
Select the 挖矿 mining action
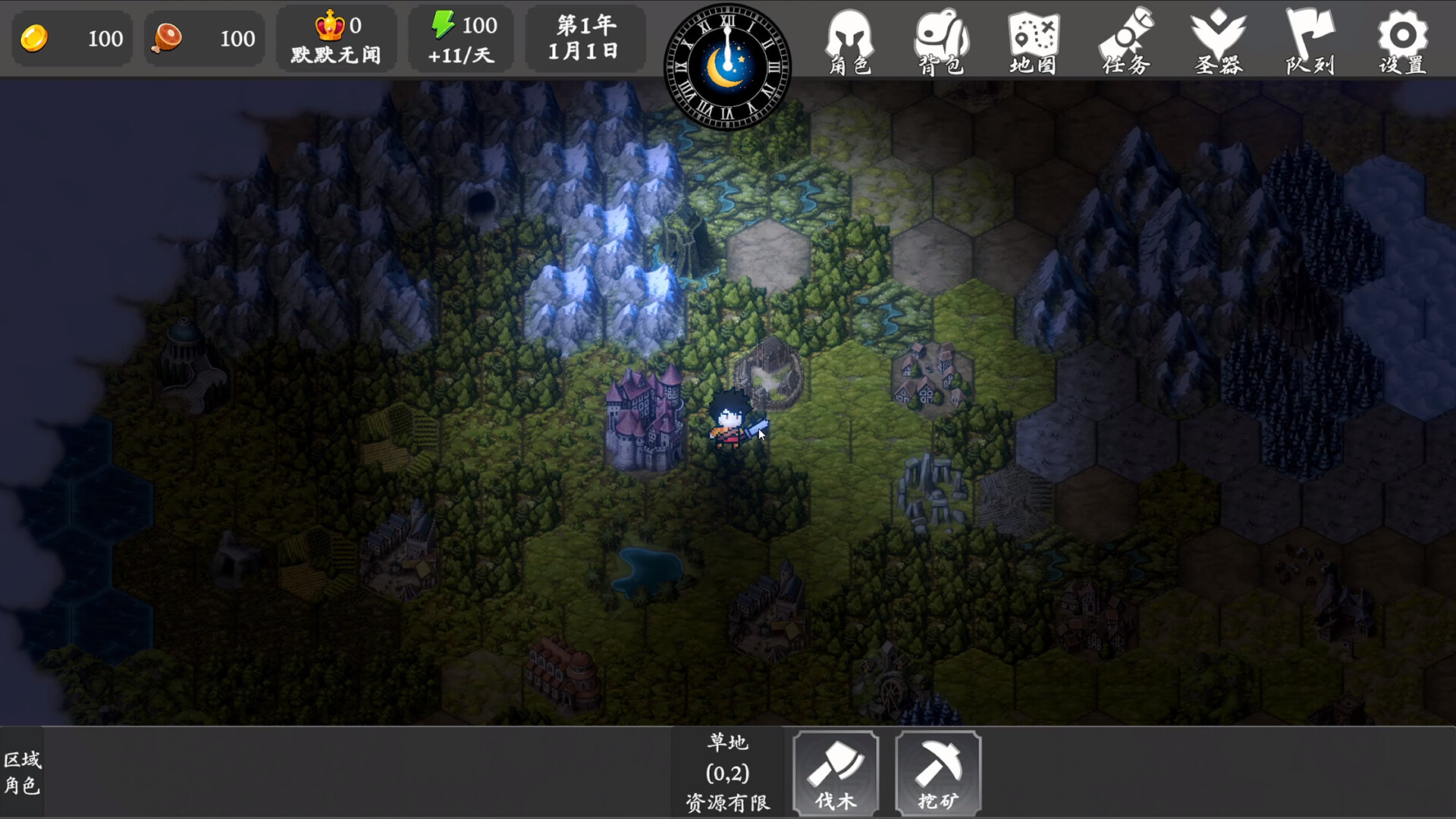coord(938,773)
